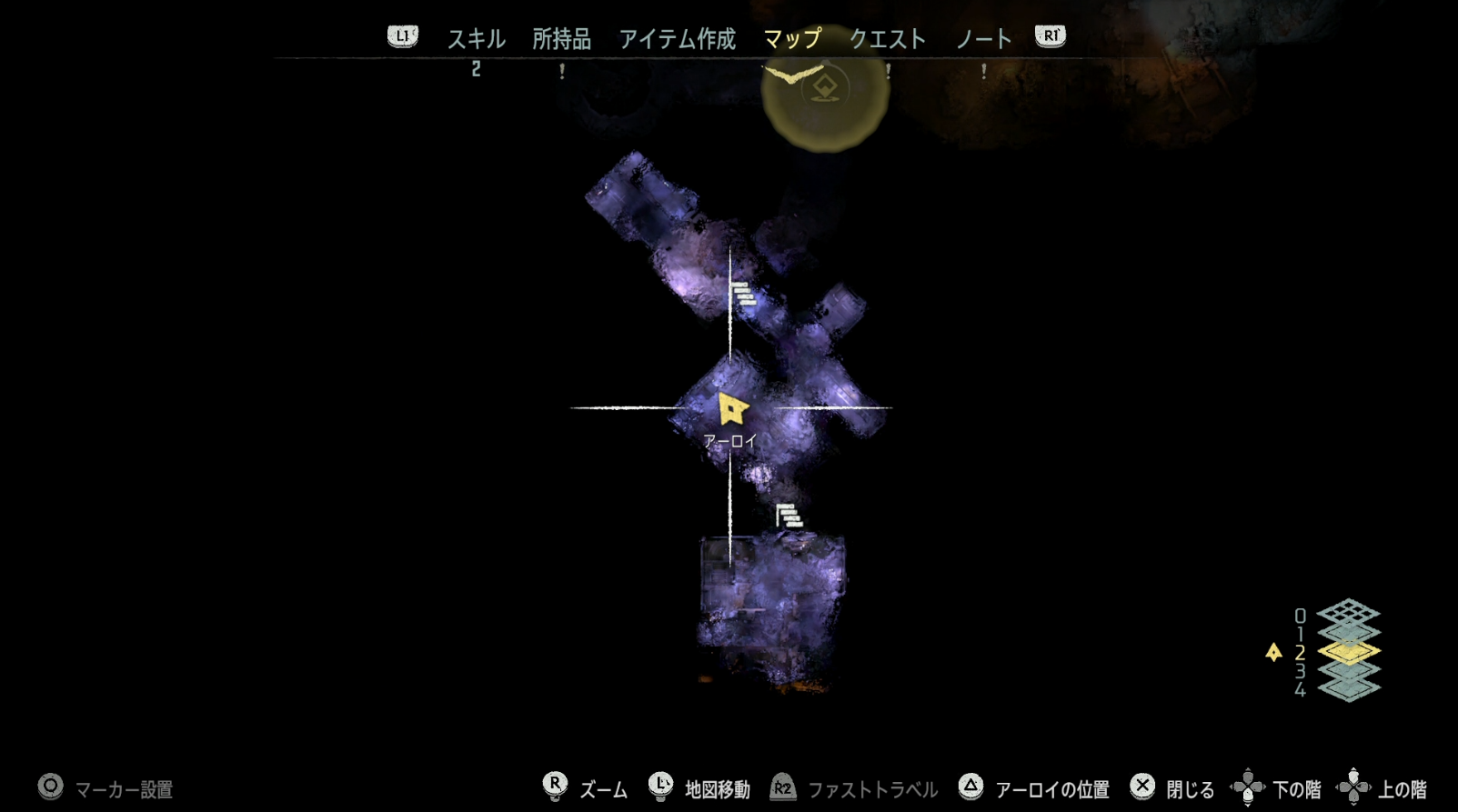Switch to the スキル tab

(x=477, y=39)
